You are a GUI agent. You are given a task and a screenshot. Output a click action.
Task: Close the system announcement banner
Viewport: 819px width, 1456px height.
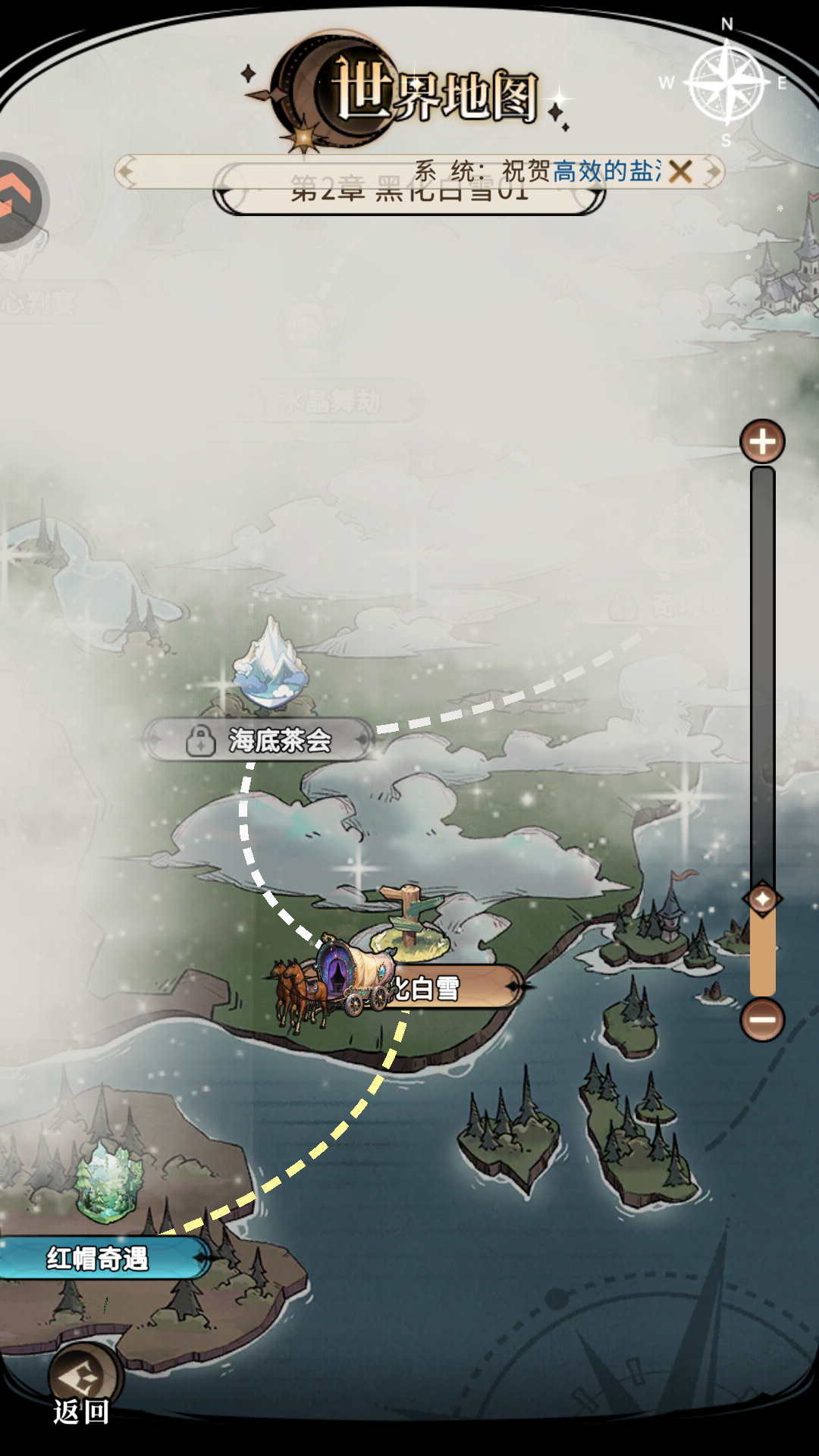click(680, 171)
